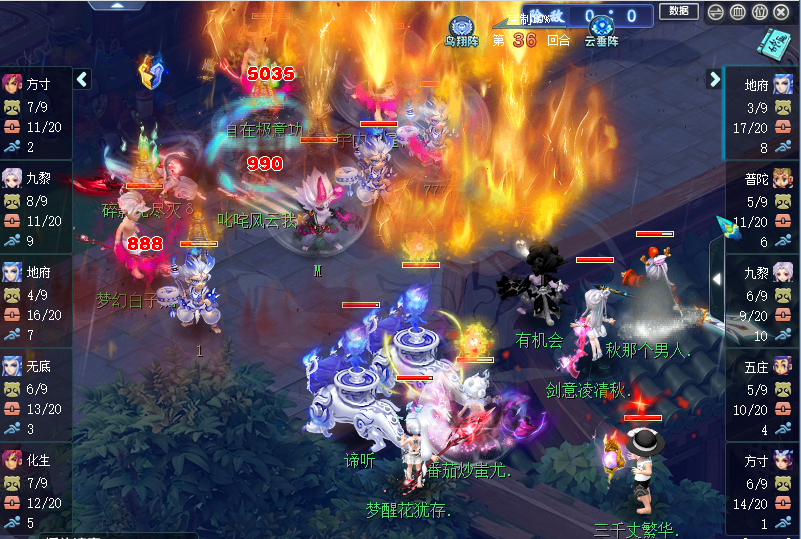Screen dimensions: 801x539
Task: Collapse the right team panel arrow
Action: 715,79
